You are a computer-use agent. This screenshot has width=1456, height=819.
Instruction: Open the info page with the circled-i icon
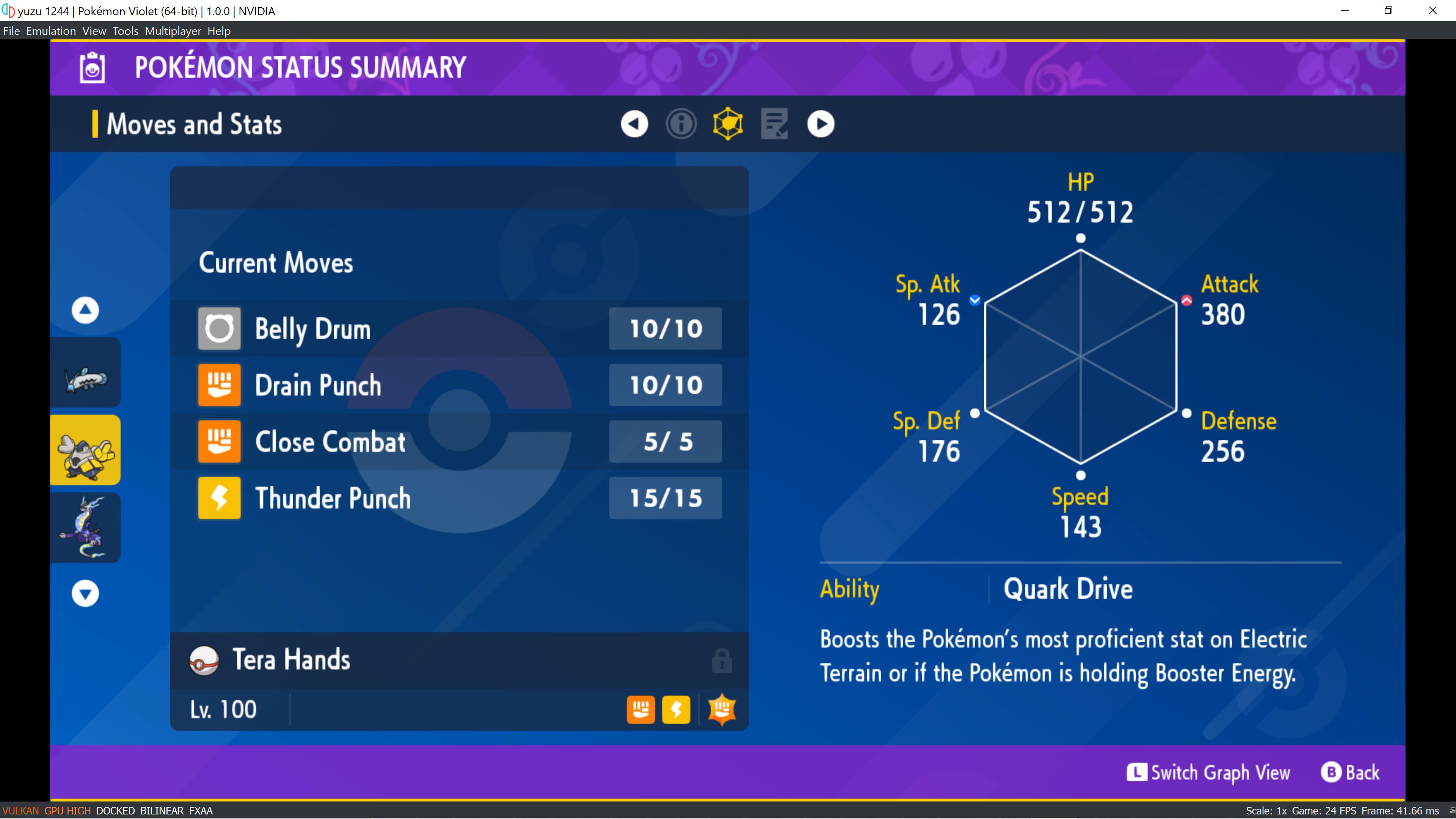click(x=682, y=124)
